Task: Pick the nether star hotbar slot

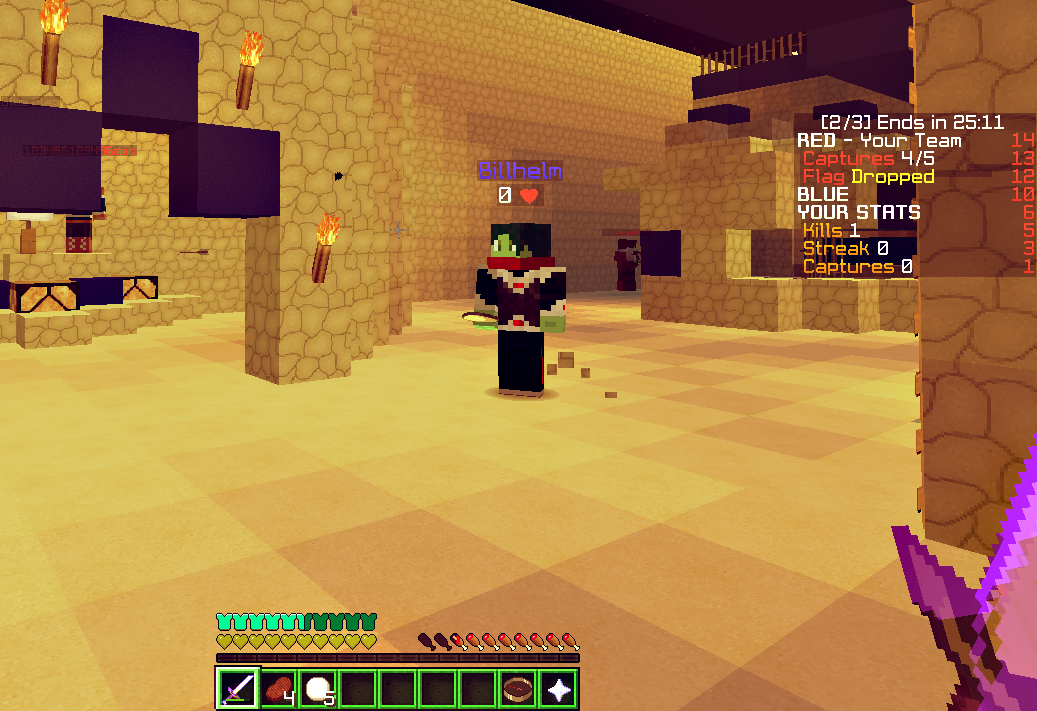Action: point(558,688)
